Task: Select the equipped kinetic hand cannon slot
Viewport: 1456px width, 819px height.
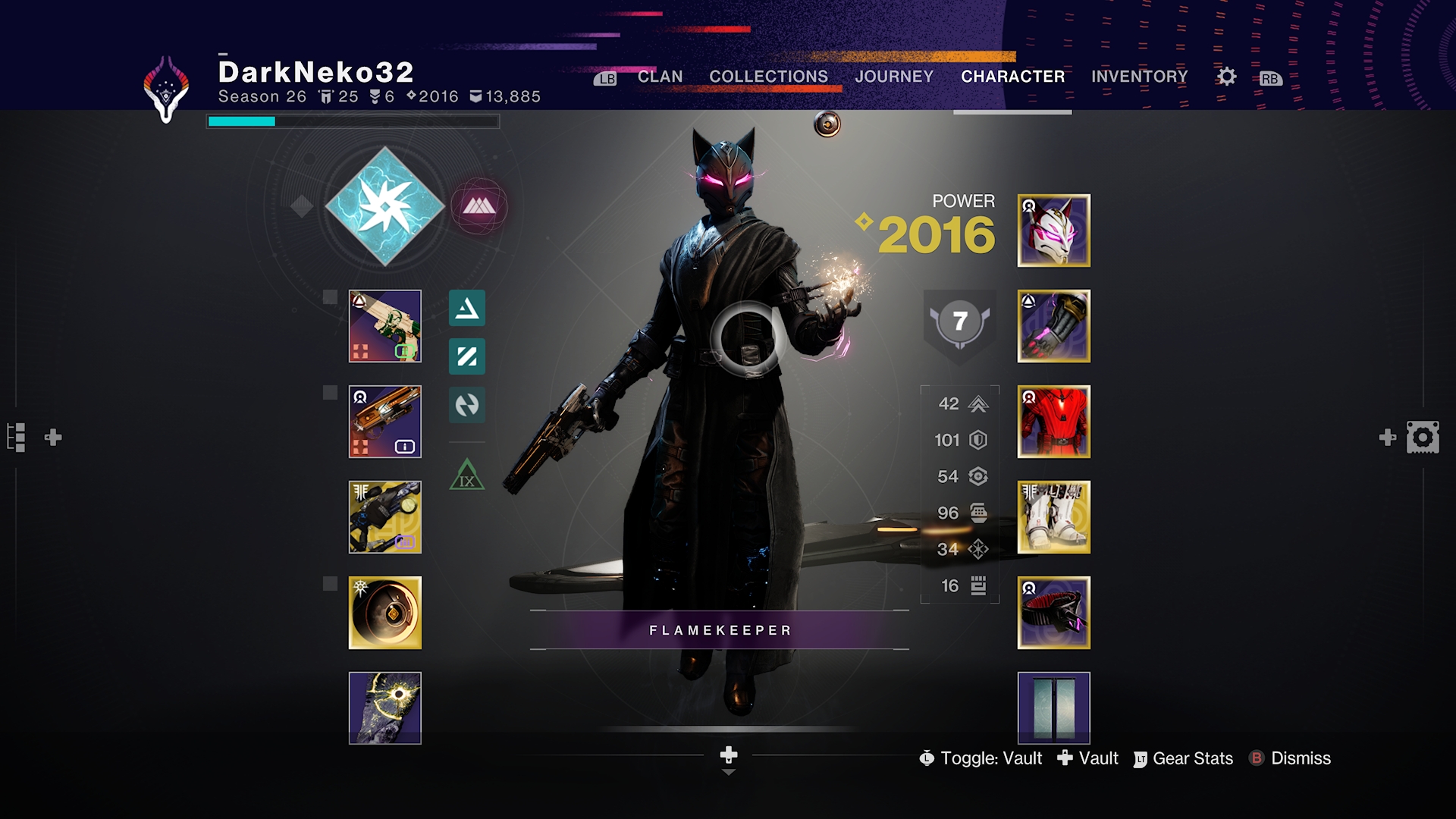Action: 385,326
